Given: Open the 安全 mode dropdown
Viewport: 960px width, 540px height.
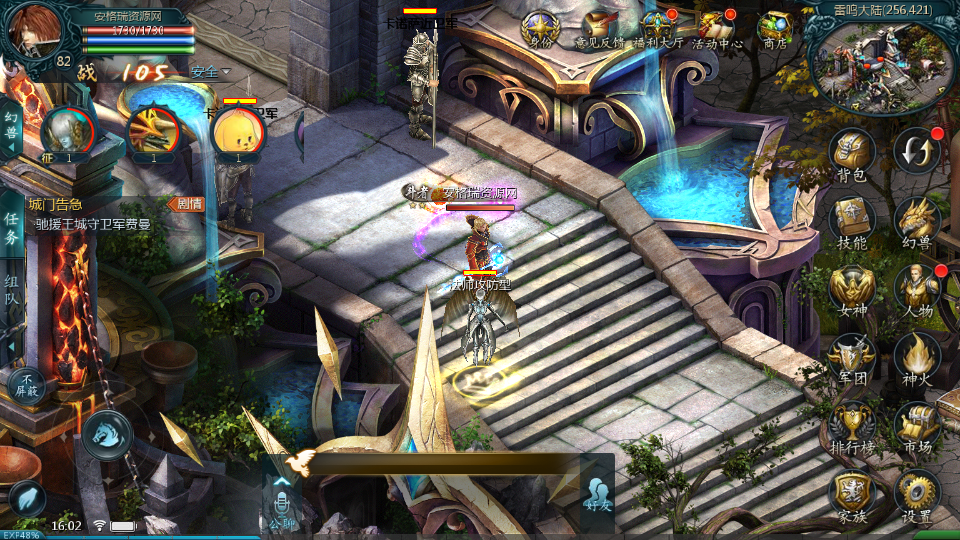Looking at the screenshot, I should click(x=210, y=72).
